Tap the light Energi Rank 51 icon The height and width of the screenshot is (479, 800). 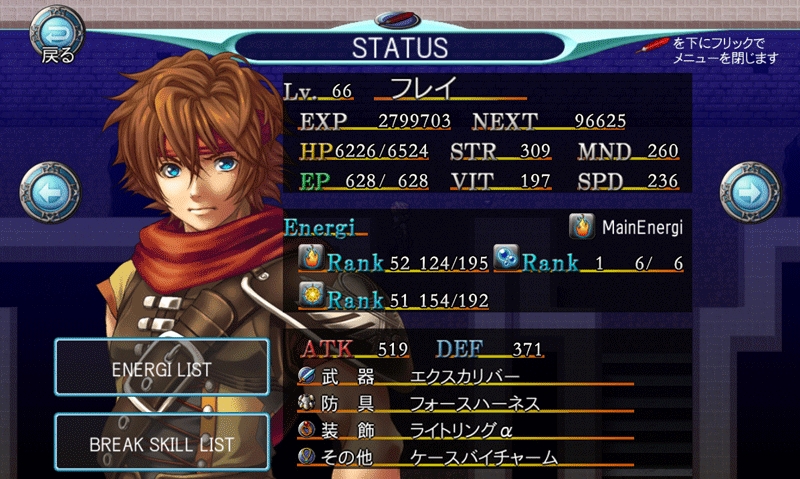[311, 297]
